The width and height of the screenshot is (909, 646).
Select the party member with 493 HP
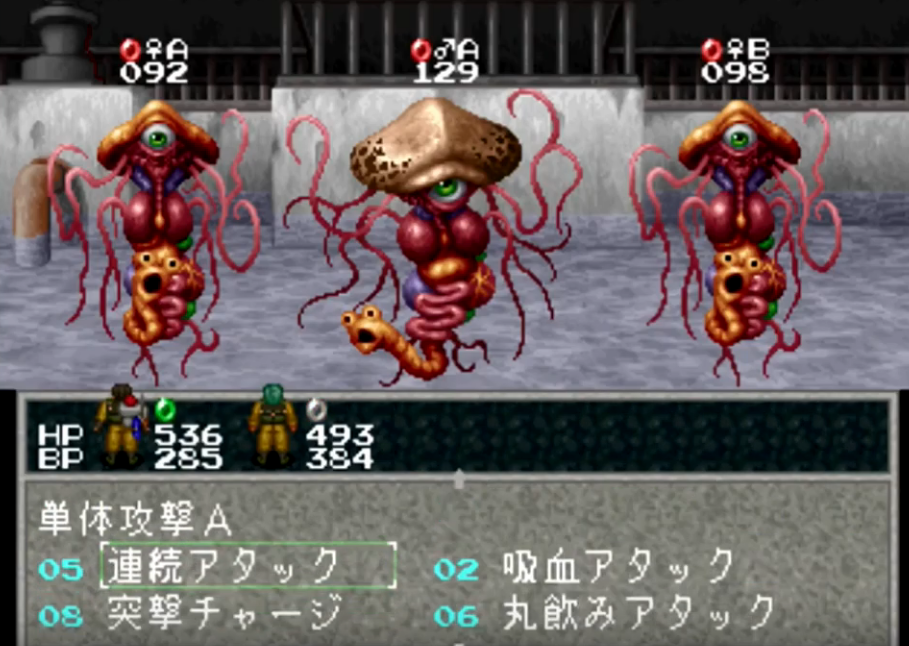point(273,425)
